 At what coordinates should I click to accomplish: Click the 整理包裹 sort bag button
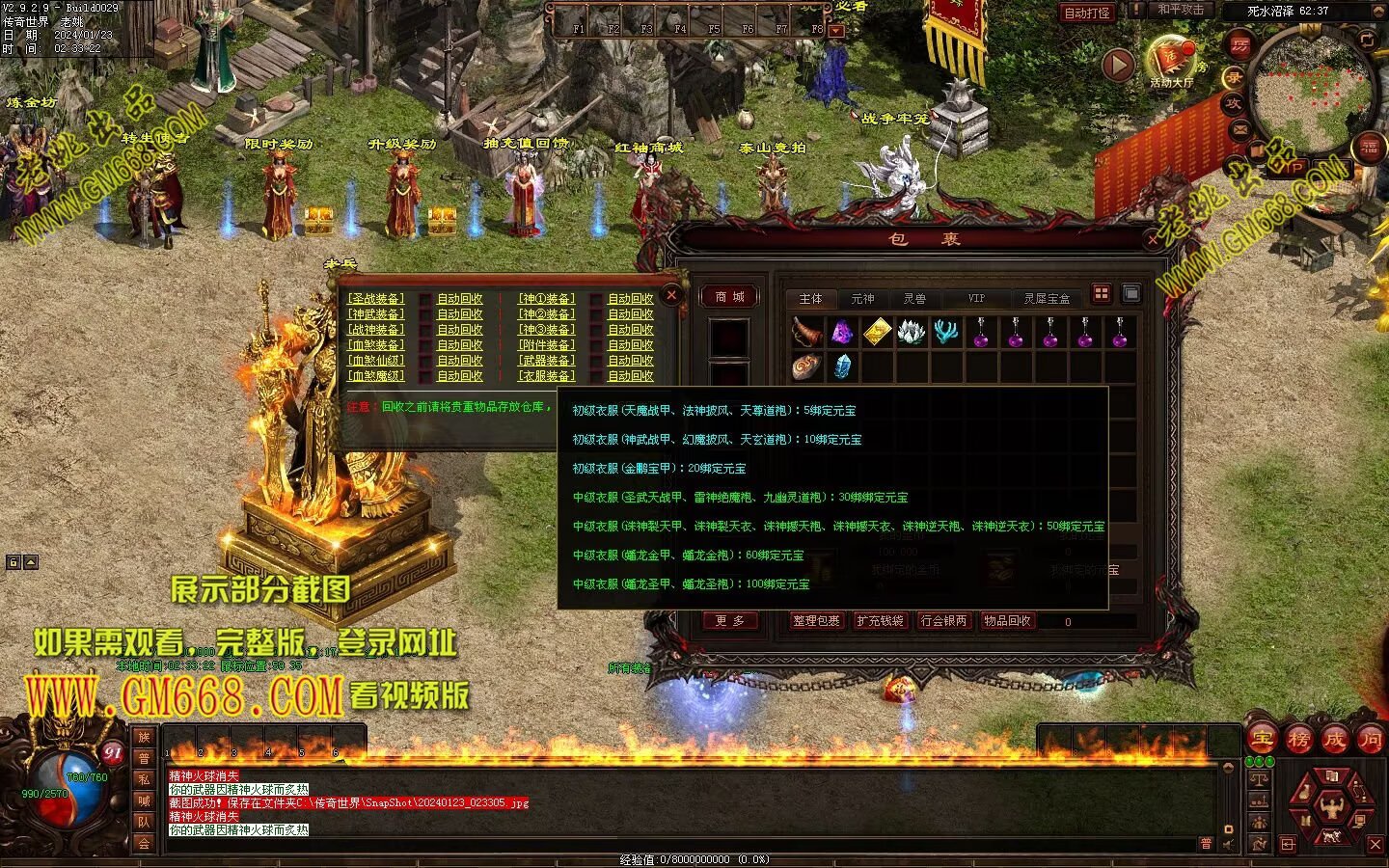point(816,621)
